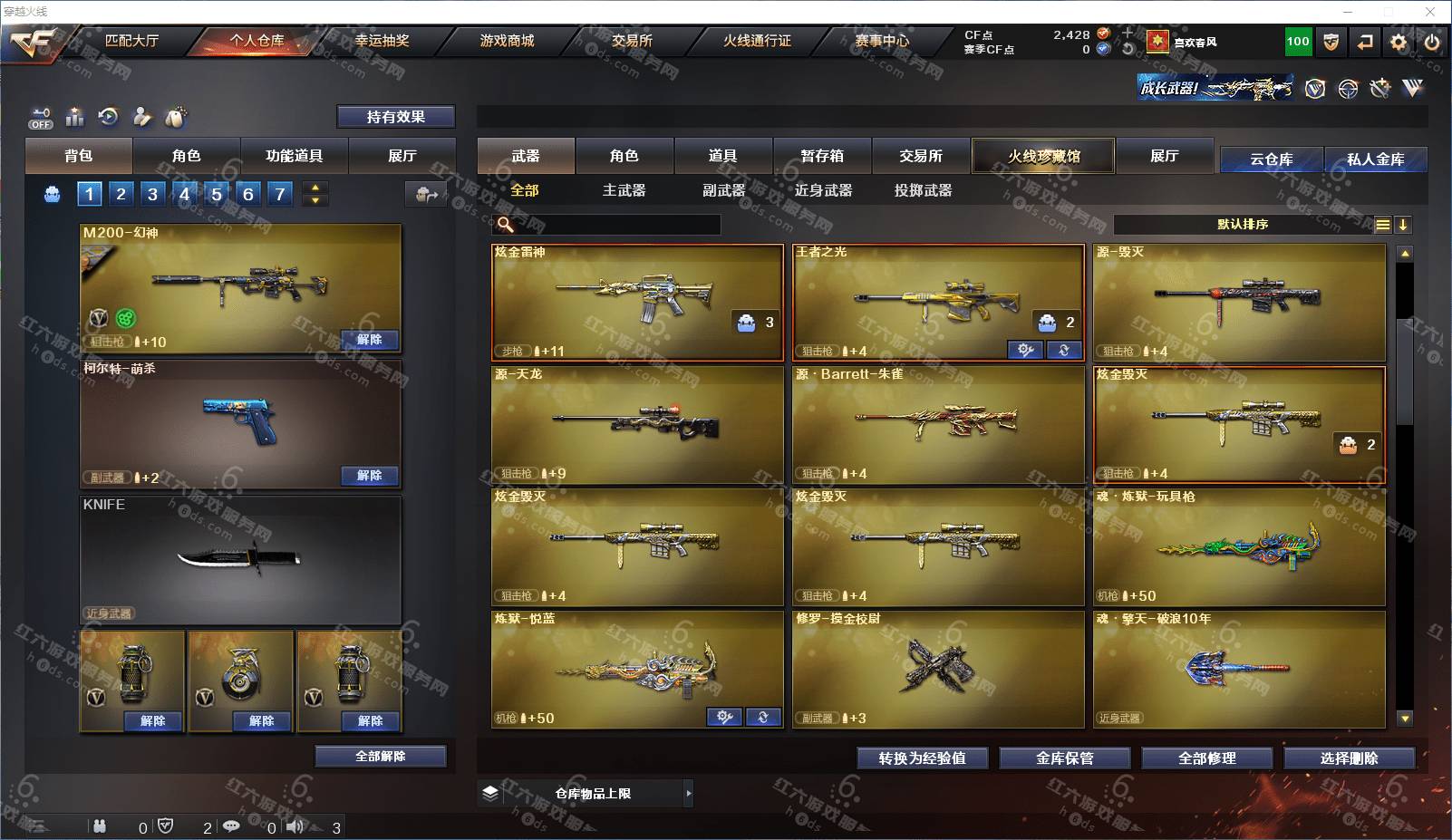Open the 赛事中心 menu
Viewport: 1452px width, 840px height.
(x=881, y=41)
